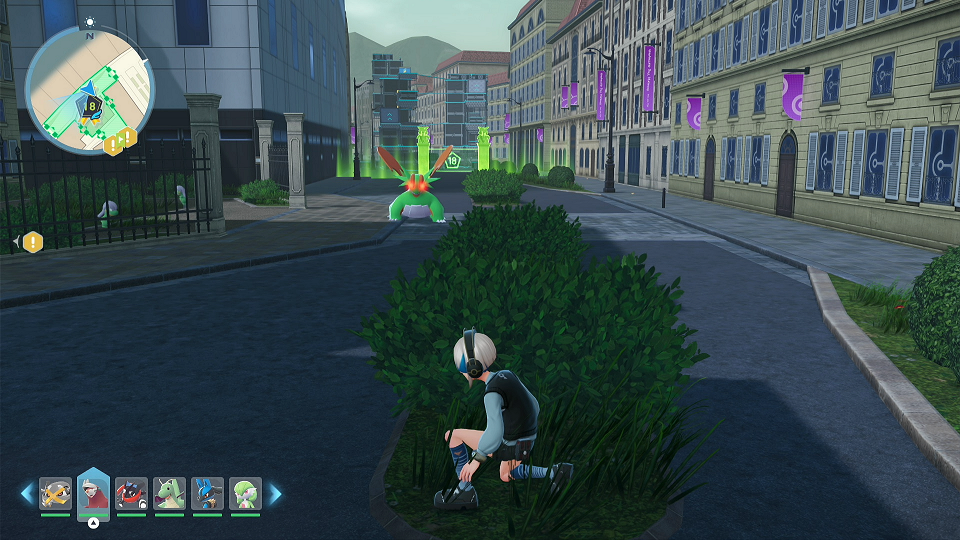Choose the Gardevoir party slot
Image resolution: width=960 pixels, height=540 pixels.
point(245,493)
